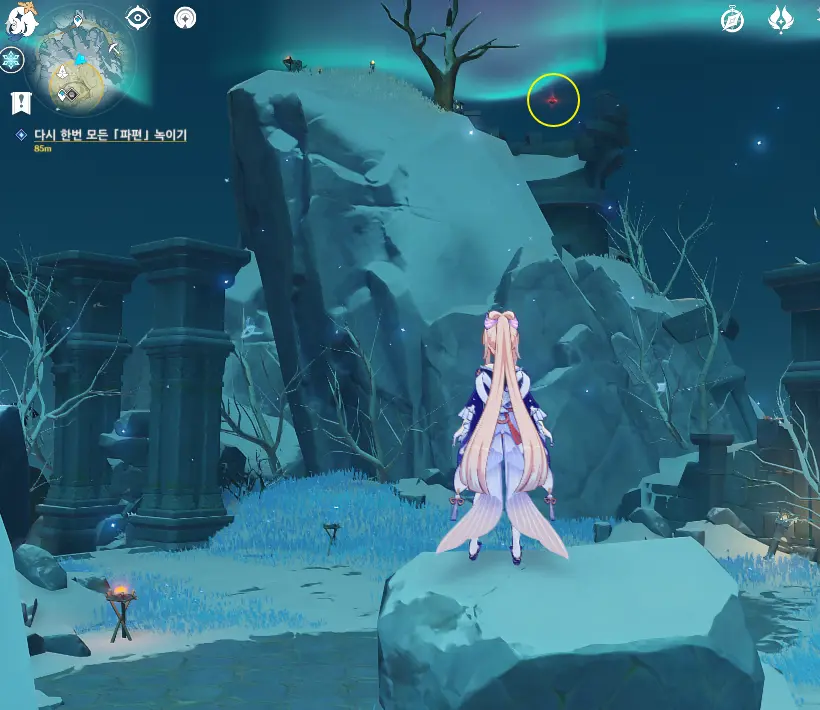Click the pickaxe marker on the minimap
This screenshot has height=710, width=820.
point(115,49)
